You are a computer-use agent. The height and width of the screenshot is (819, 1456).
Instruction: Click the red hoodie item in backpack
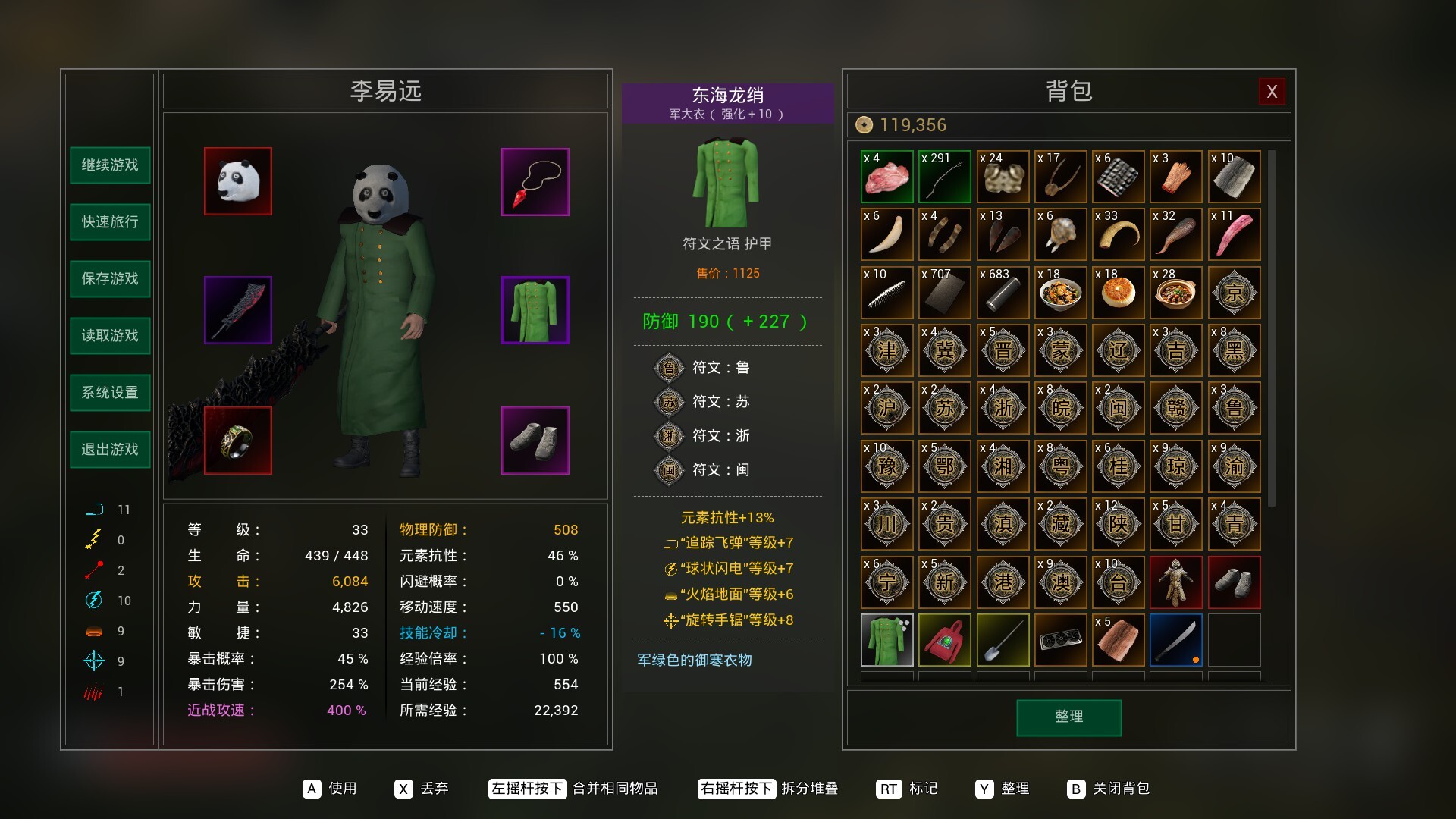[945, 640]
